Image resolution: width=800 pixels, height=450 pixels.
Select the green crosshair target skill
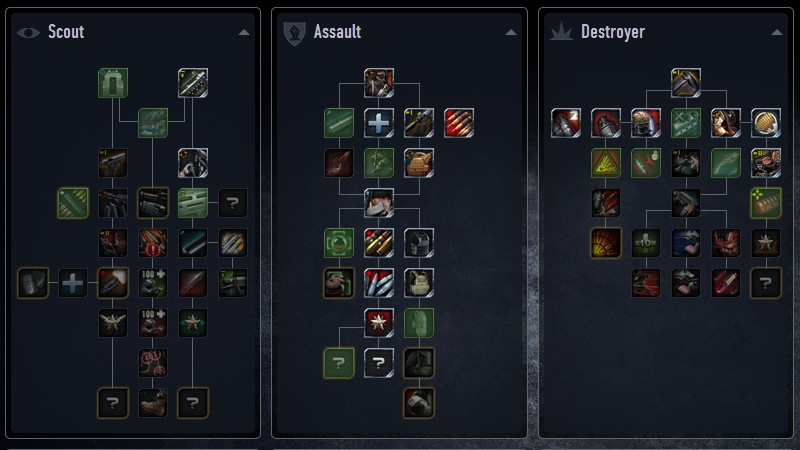pos(339,242)
